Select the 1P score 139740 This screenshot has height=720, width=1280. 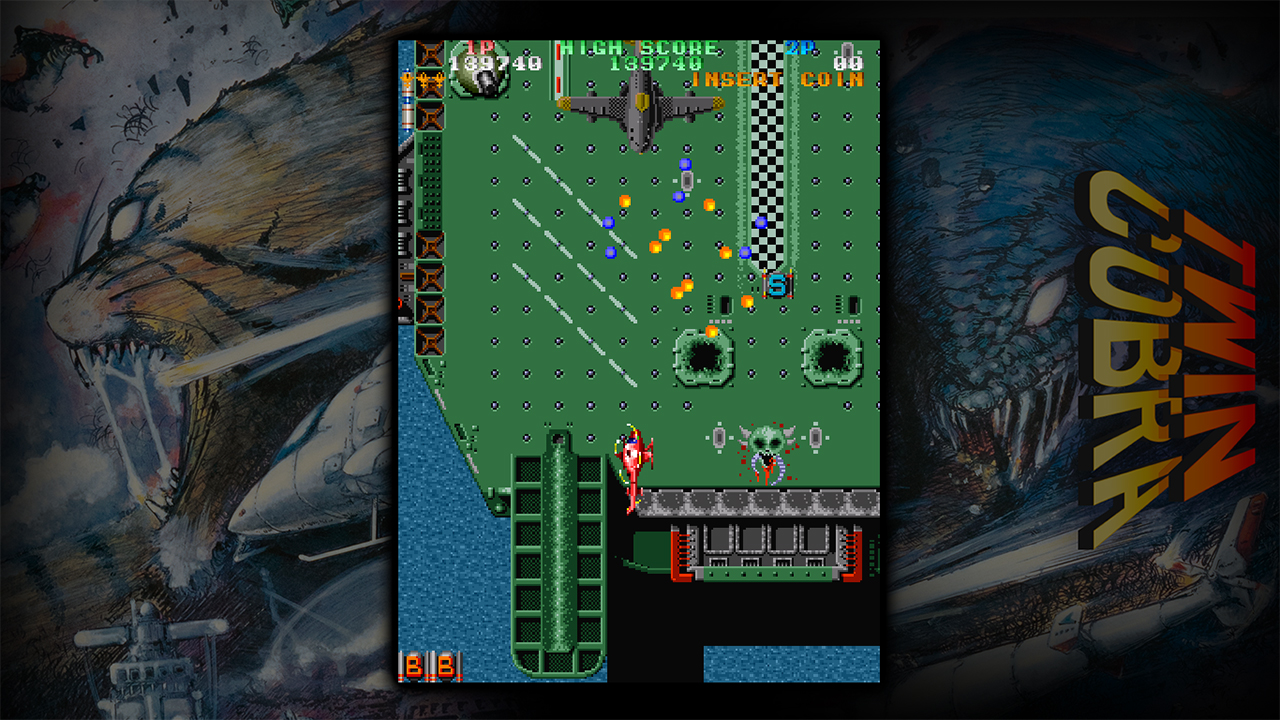[x=493, y=61]
